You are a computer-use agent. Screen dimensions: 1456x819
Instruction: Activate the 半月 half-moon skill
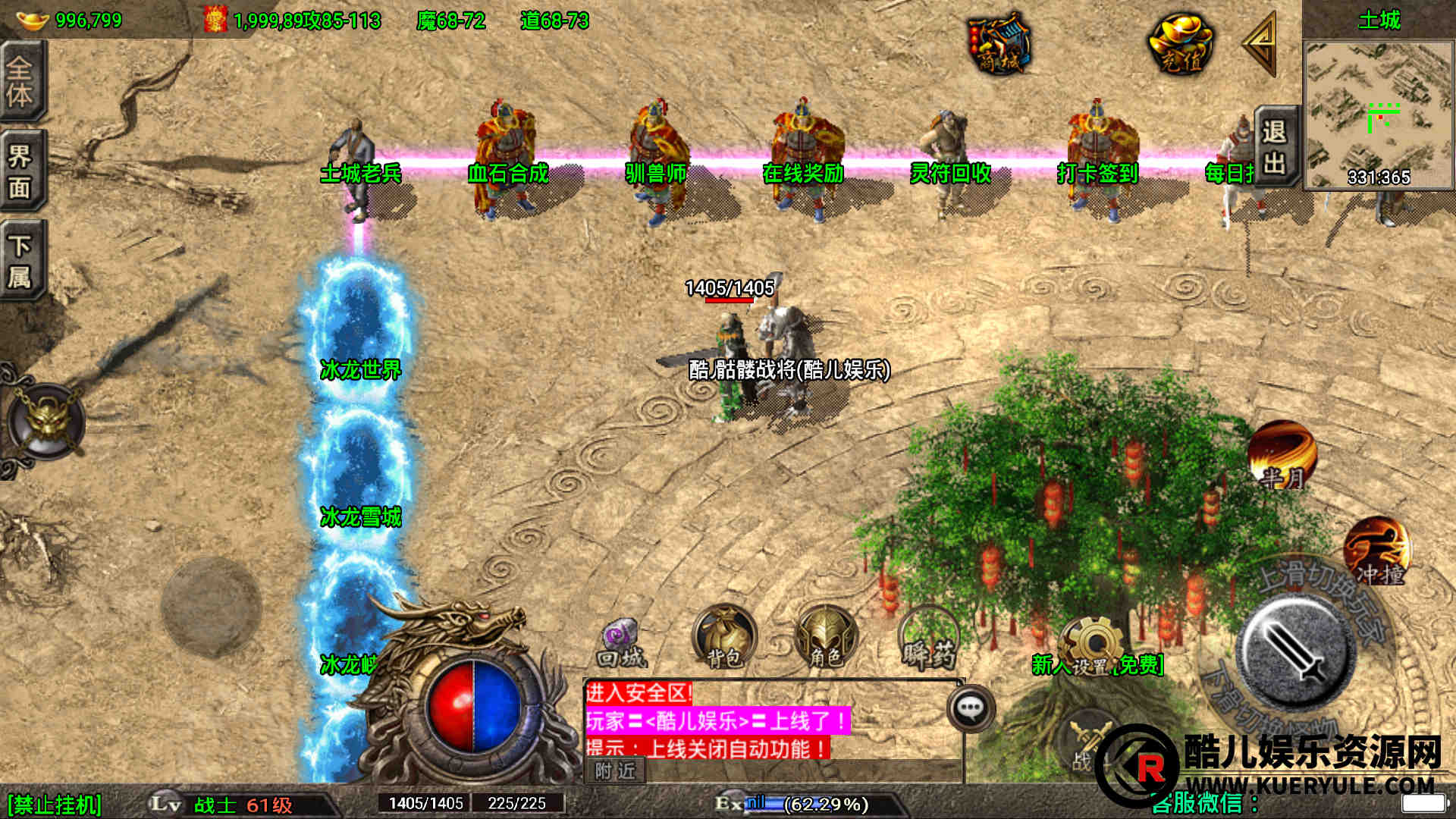[1282, 455]
